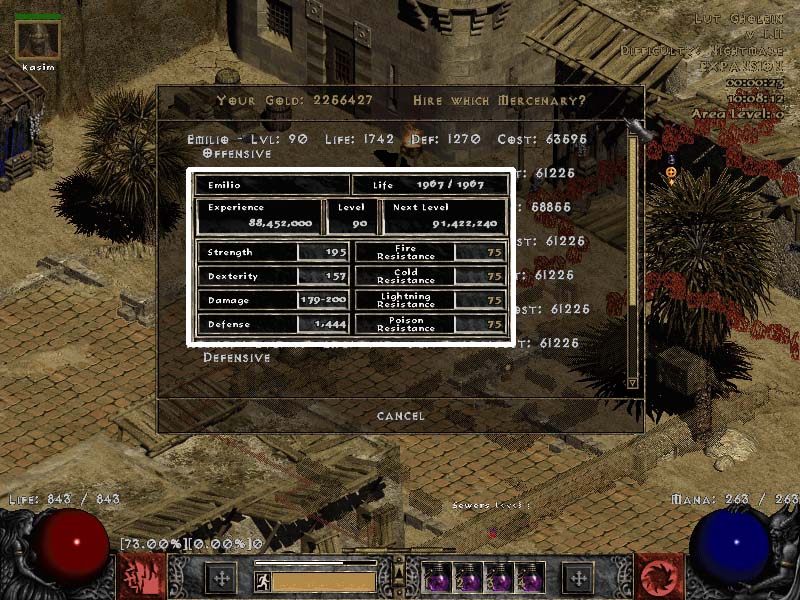Open the right mouse skill selector
Screen dimensions: 800x600
click(659, 577)
